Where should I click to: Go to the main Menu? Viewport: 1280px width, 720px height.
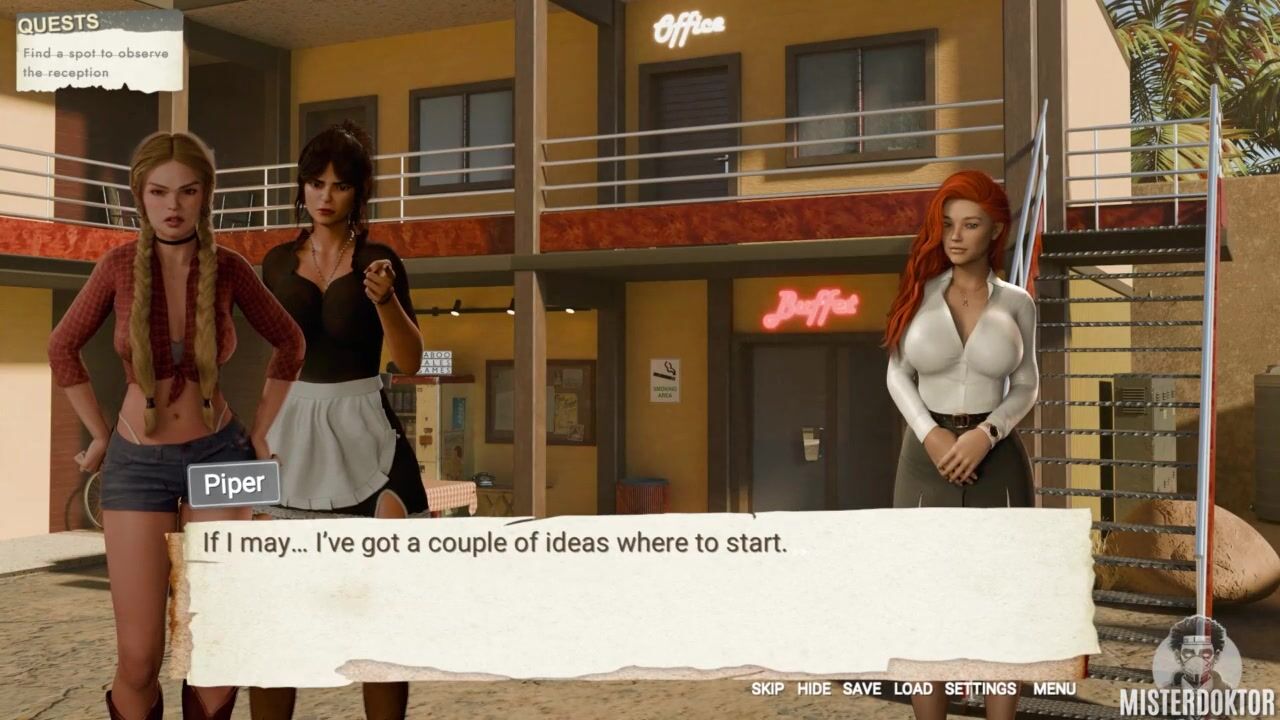point(1054,689)
